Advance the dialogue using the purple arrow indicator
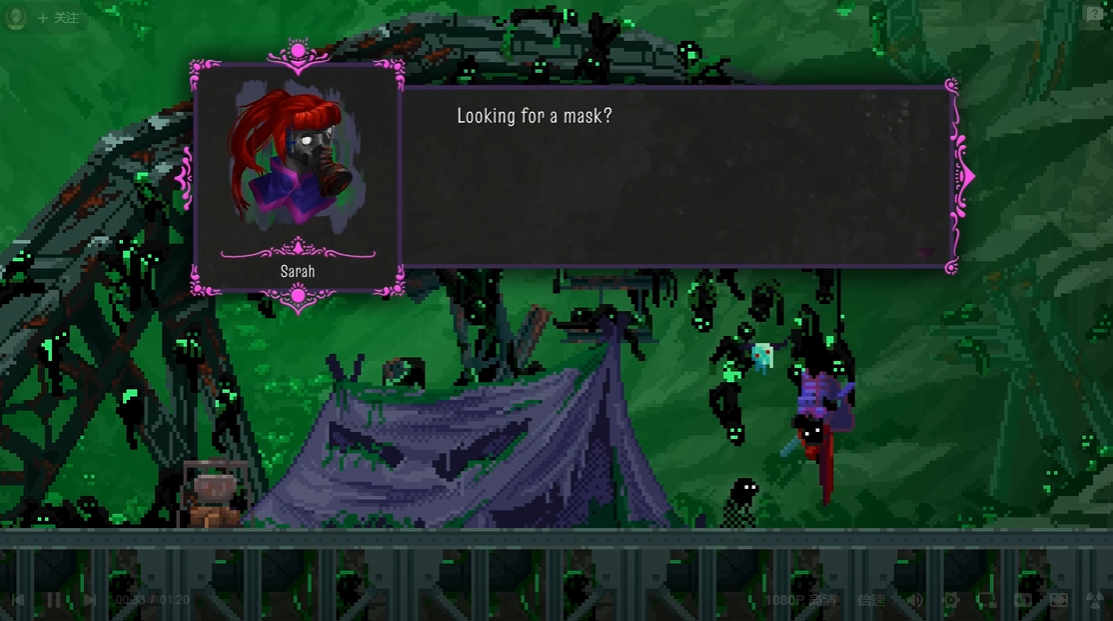Viewport: 1113px width, 621px height. [x=926, y=253]
